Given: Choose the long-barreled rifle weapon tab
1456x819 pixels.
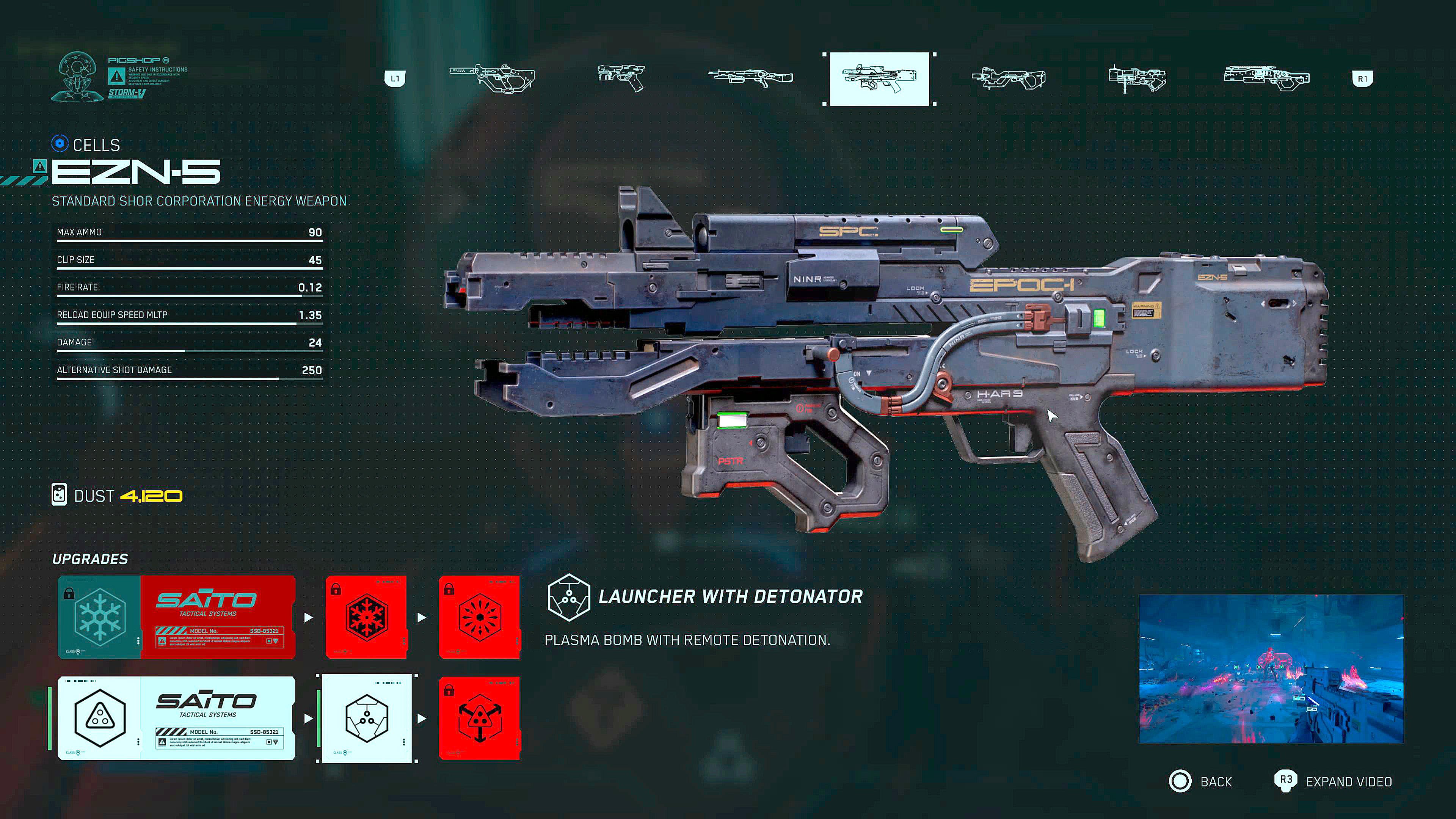Looking at the screenshot, I should 750,78.
